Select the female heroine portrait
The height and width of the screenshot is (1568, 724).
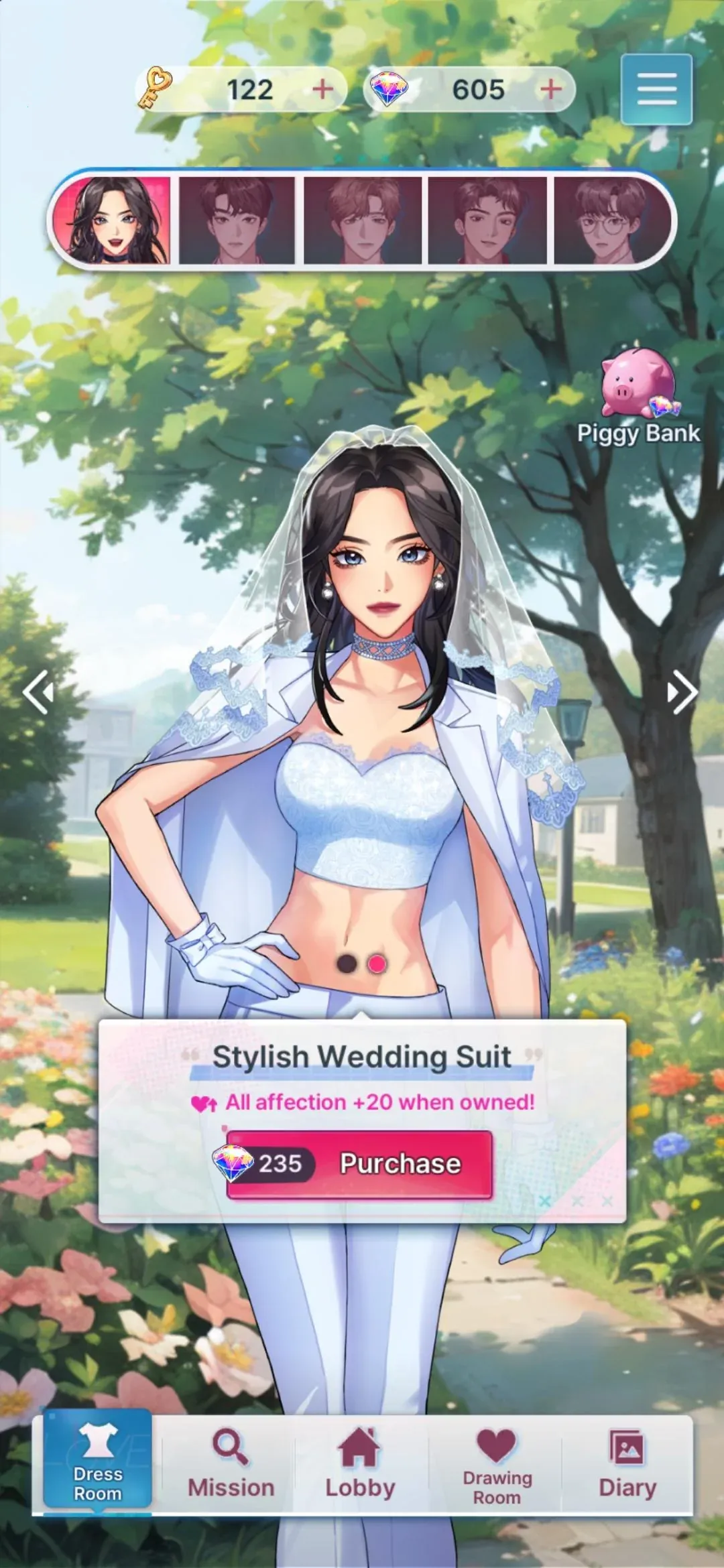[112, 220]
